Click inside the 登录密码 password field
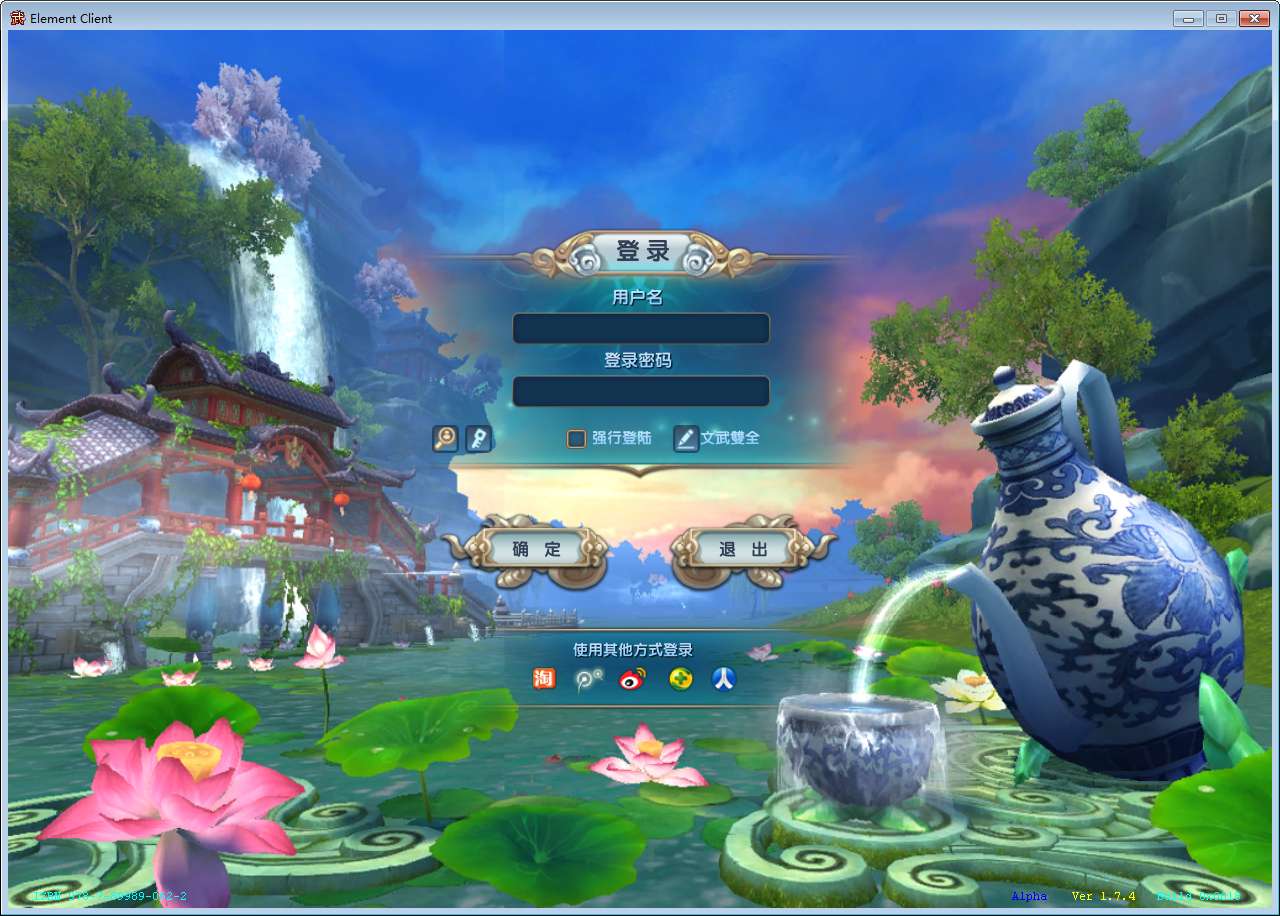 pos(640,391)
